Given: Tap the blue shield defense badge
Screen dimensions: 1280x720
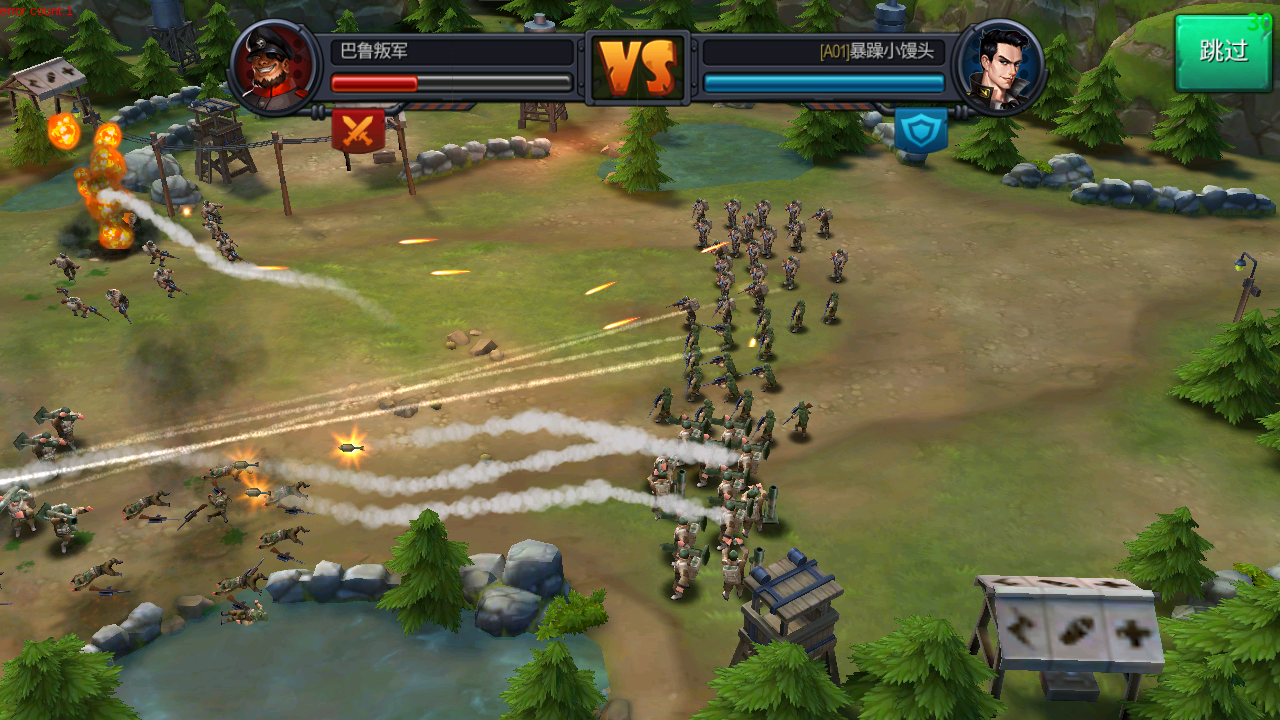Looking at the screenshot, I should [920, 131].
